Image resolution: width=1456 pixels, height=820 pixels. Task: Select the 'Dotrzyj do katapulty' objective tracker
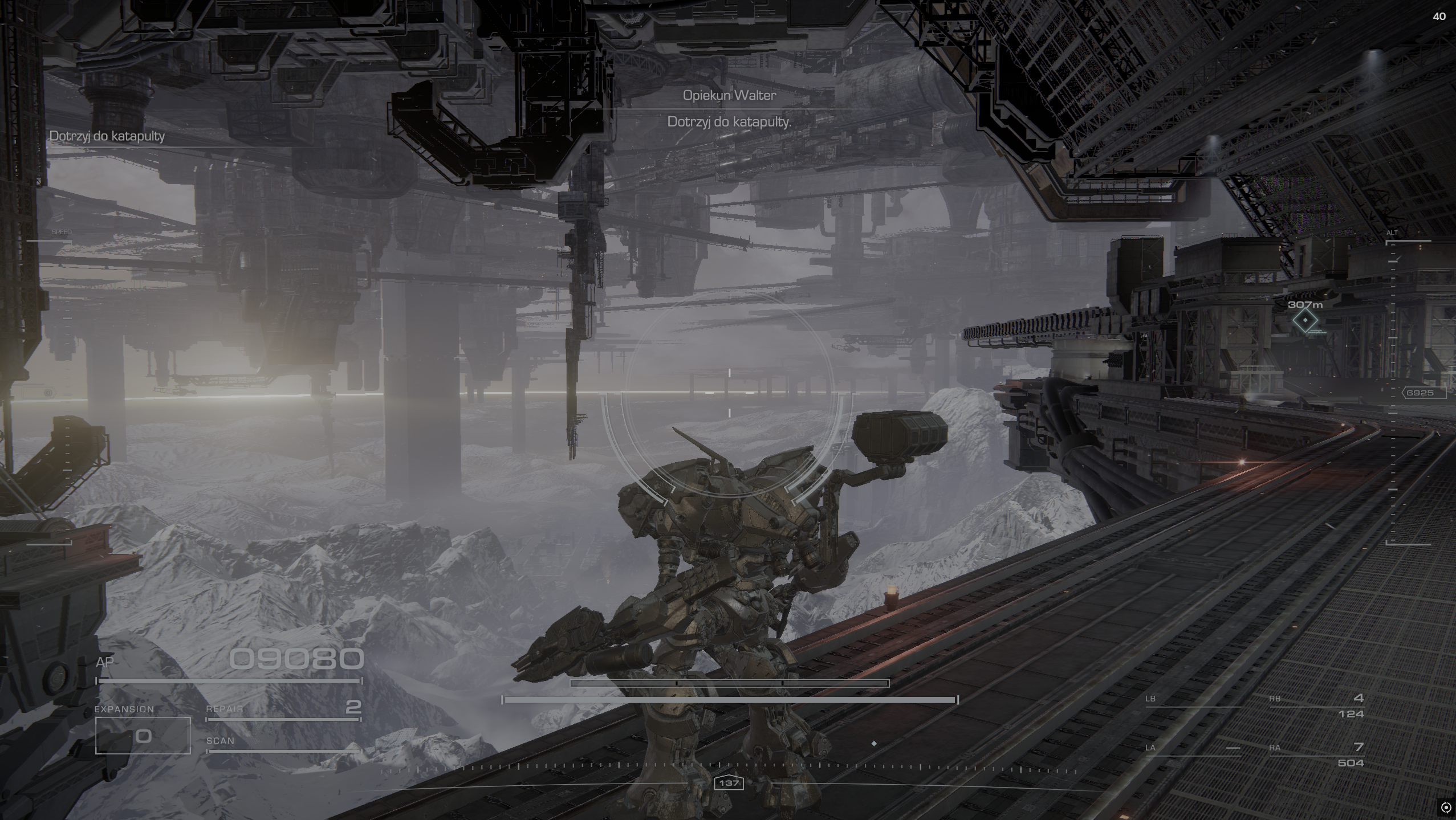[x=107, y=136]
